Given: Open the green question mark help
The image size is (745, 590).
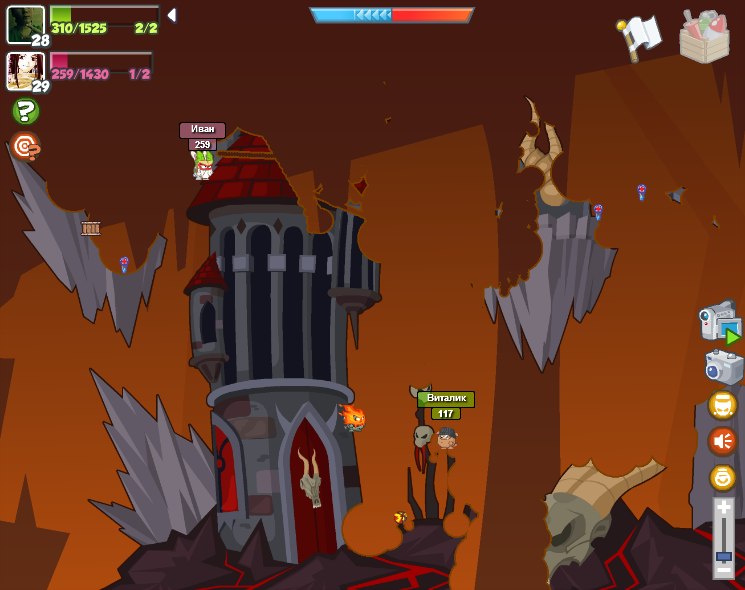Looking at the screenshot, I should click(25, 111).
